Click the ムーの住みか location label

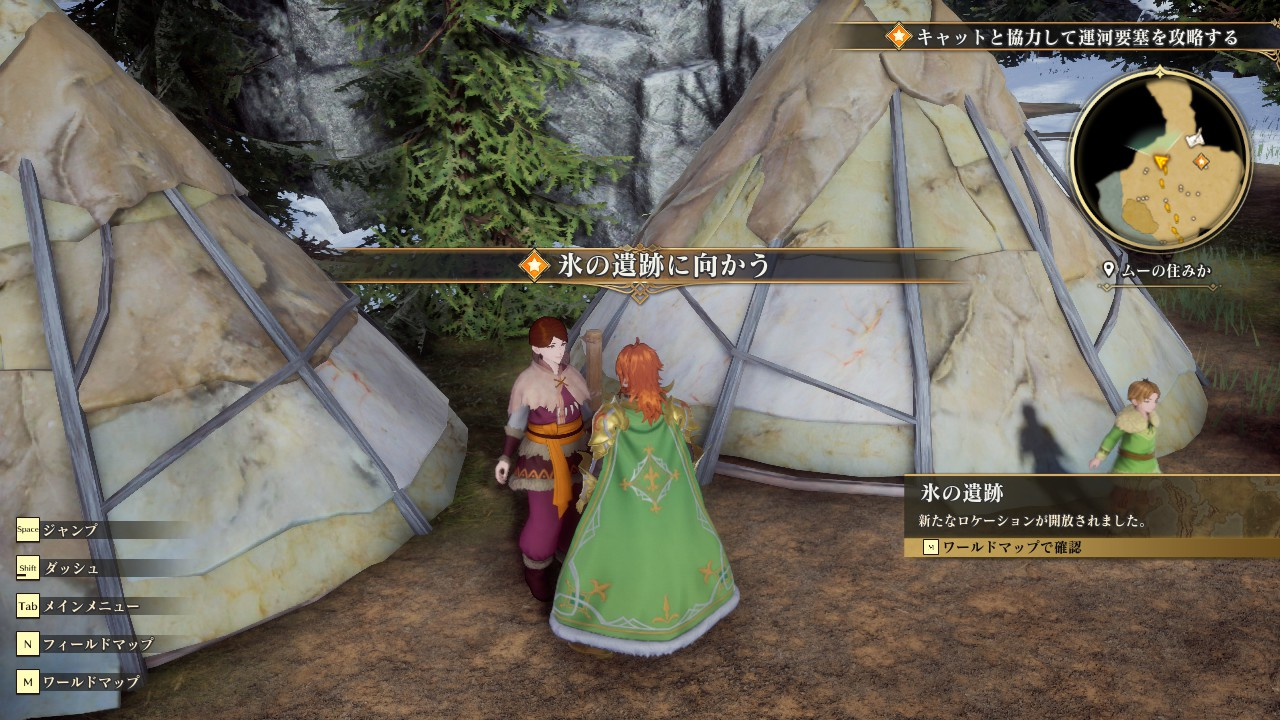click(1162, 270)
